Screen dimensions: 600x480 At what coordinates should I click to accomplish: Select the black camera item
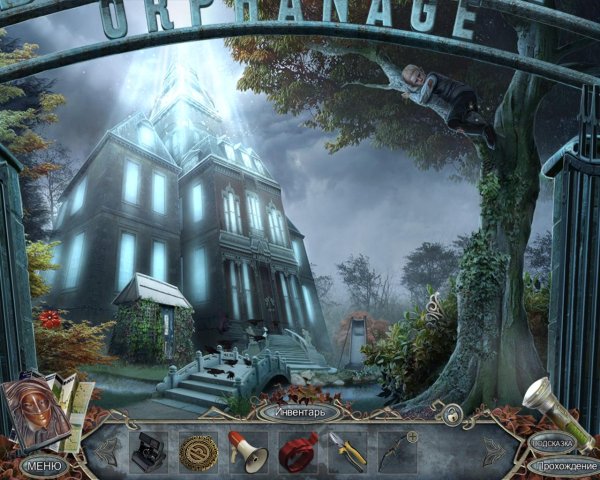(149, 452)
